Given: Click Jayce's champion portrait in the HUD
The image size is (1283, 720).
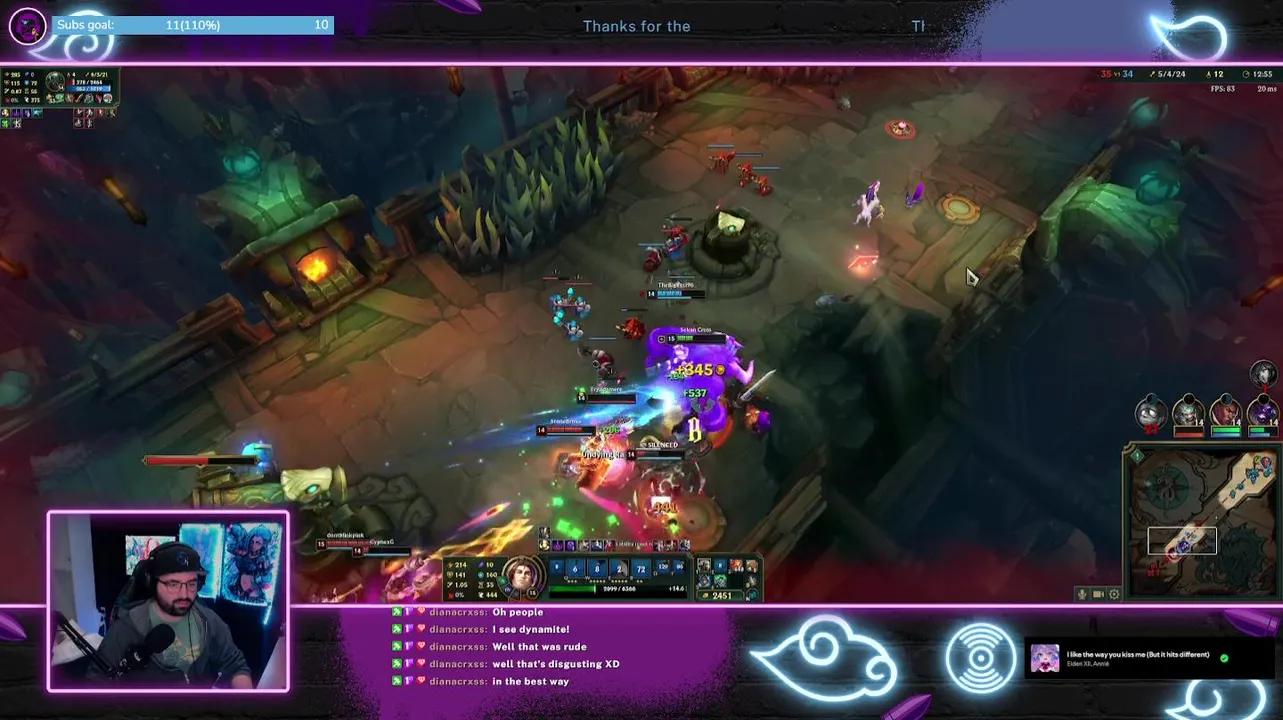Looking at the screenshot, I should point(521,575).
